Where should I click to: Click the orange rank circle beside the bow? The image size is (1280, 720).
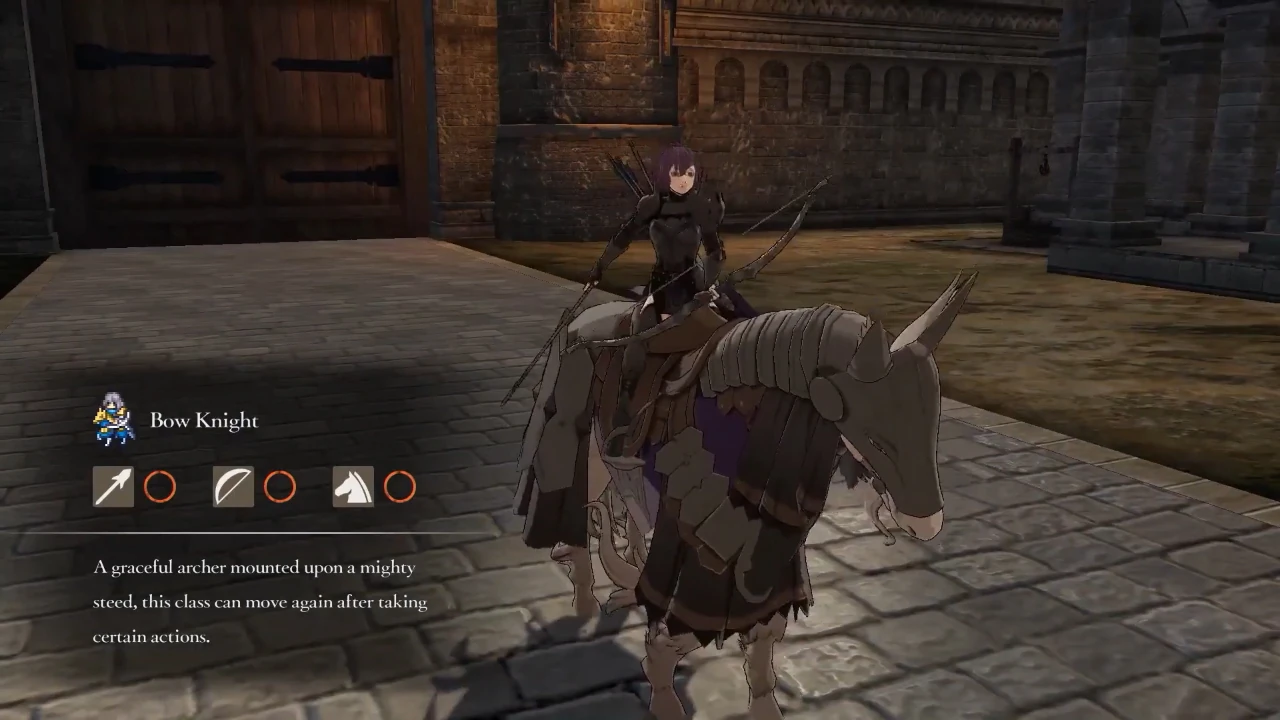(x=279, y=487)
